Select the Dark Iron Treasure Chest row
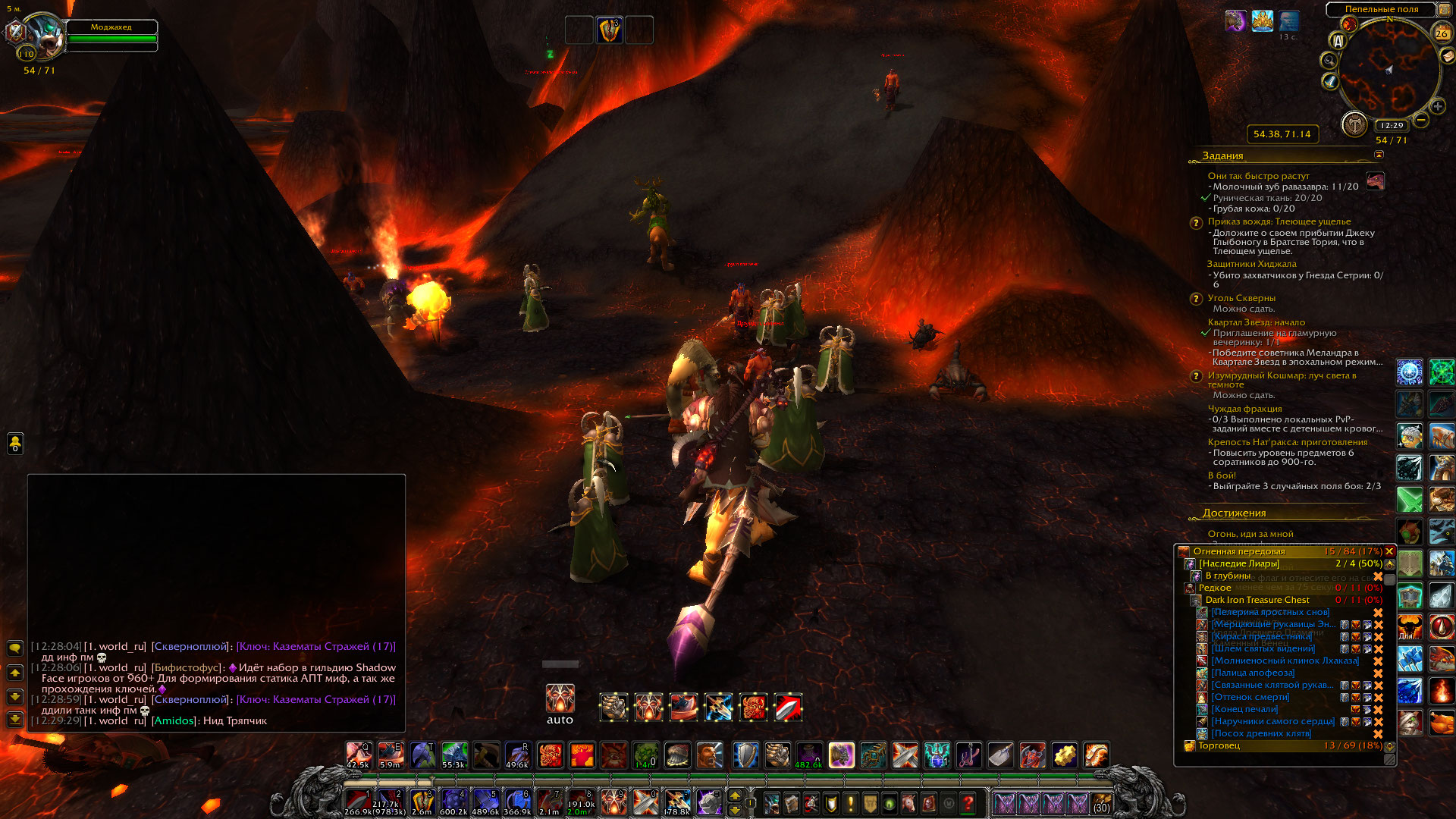The image size is (1456, 819). click(x=1257, y=600)
